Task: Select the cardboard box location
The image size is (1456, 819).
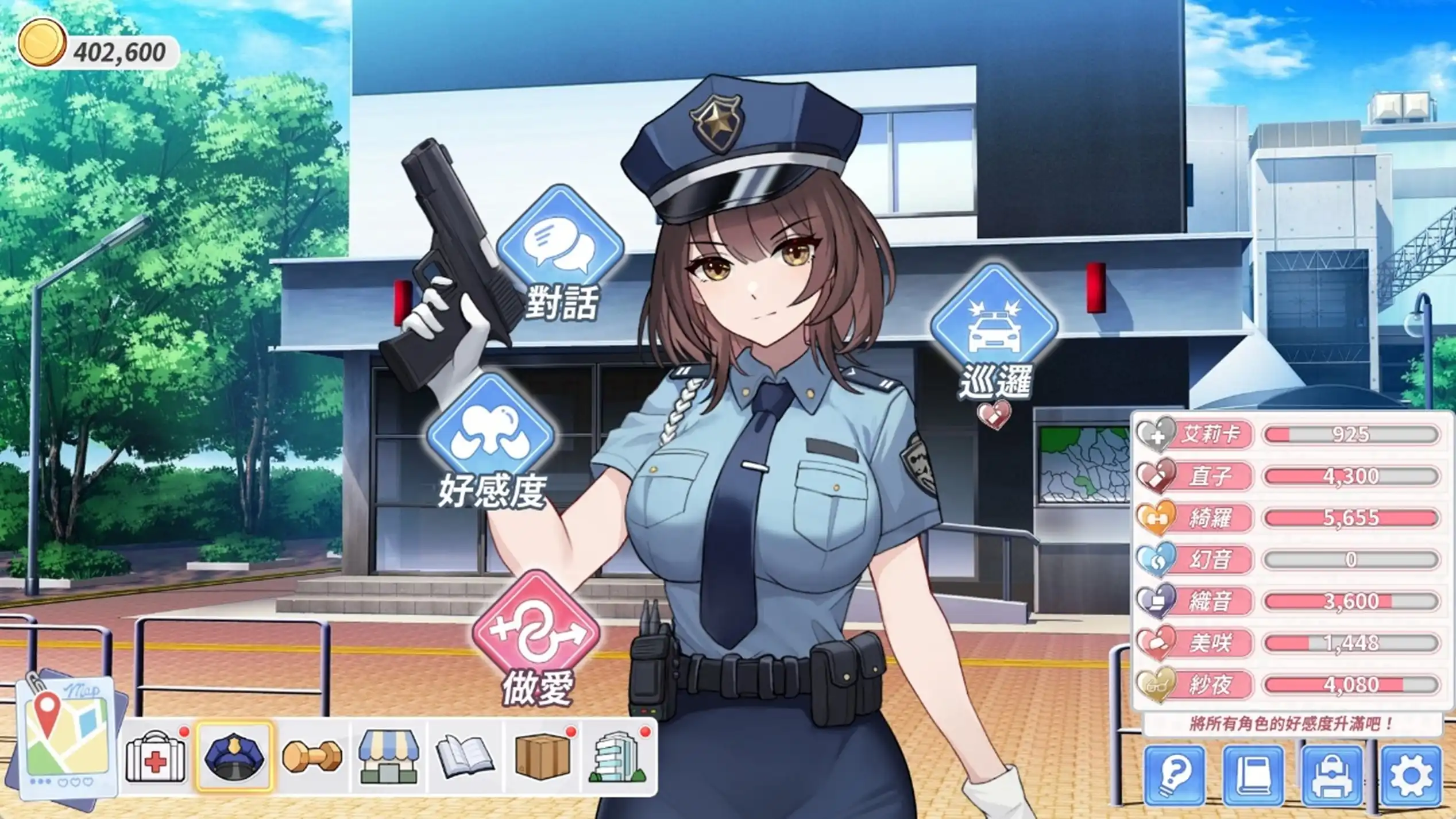Action: (542, 757)
